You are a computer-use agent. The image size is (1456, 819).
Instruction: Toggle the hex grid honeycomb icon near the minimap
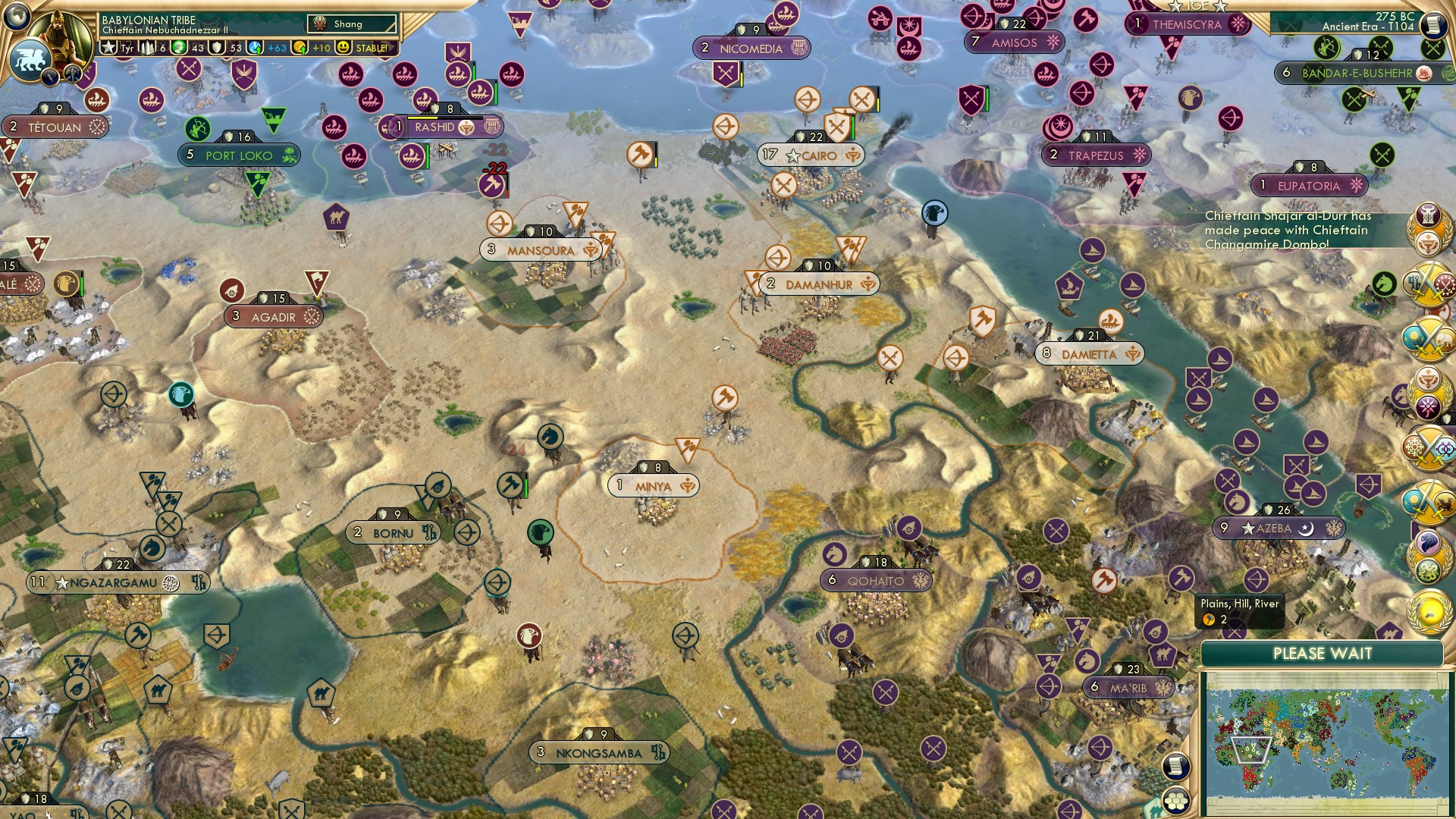tap(1176, 802)
